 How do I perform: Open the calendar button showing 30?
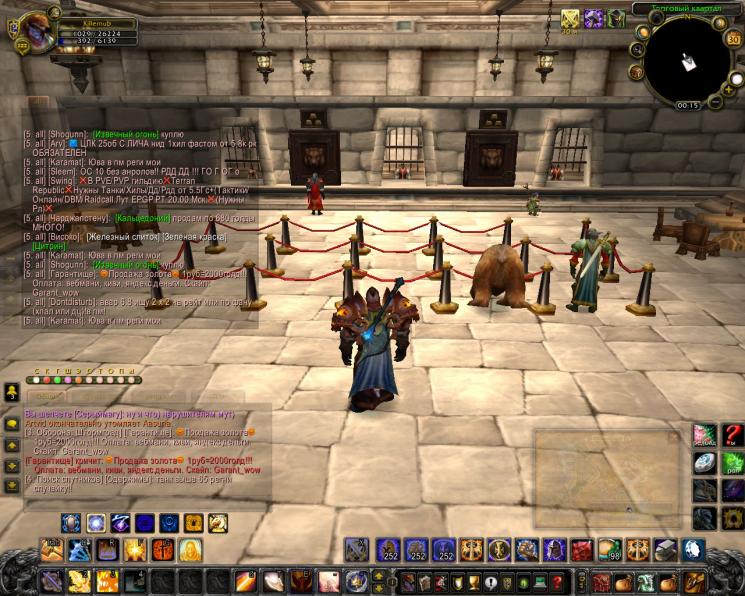click(x=734, y=37)
